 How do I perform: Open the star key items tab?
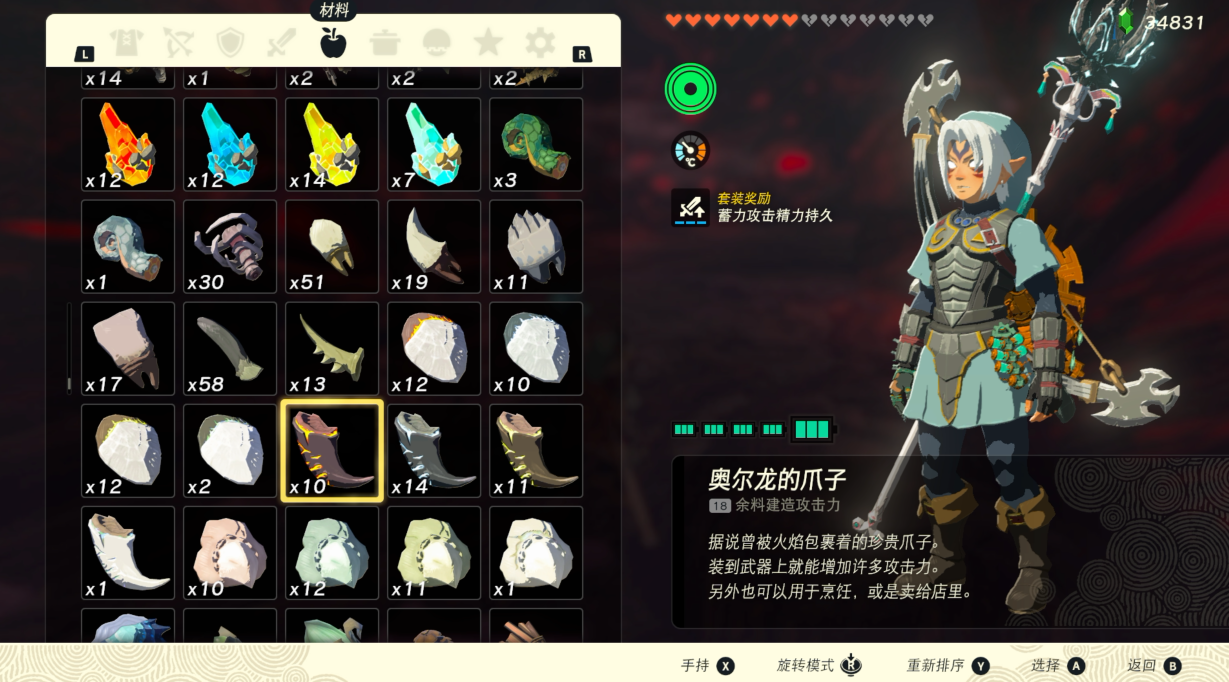488,42
